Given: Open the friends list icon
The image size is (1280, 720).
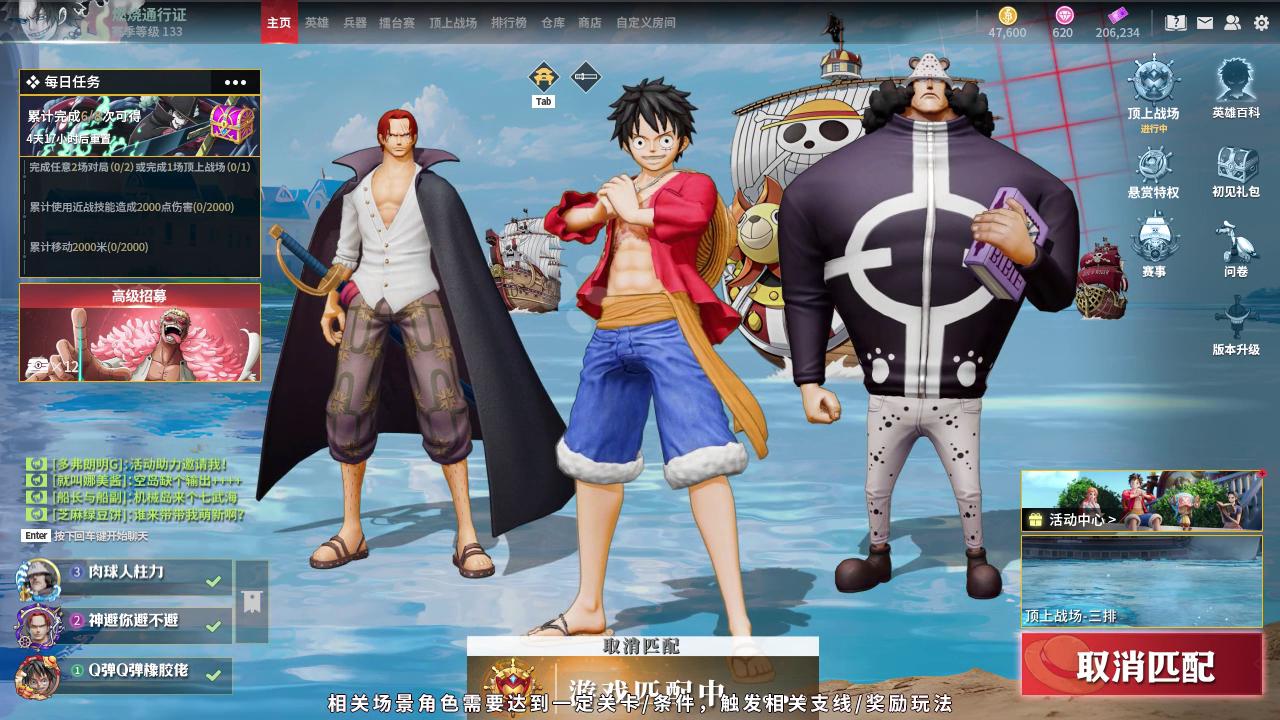Looking at the screenshot, I should [1232, 22].
